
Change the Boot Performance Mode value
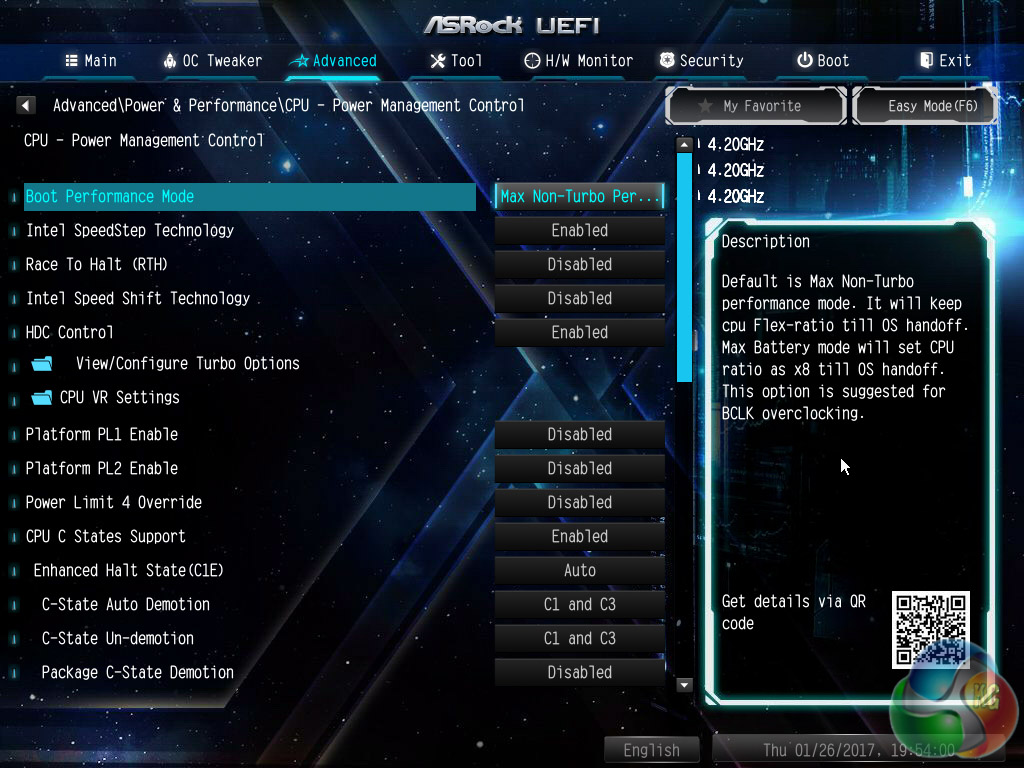[x=579, y=197]
